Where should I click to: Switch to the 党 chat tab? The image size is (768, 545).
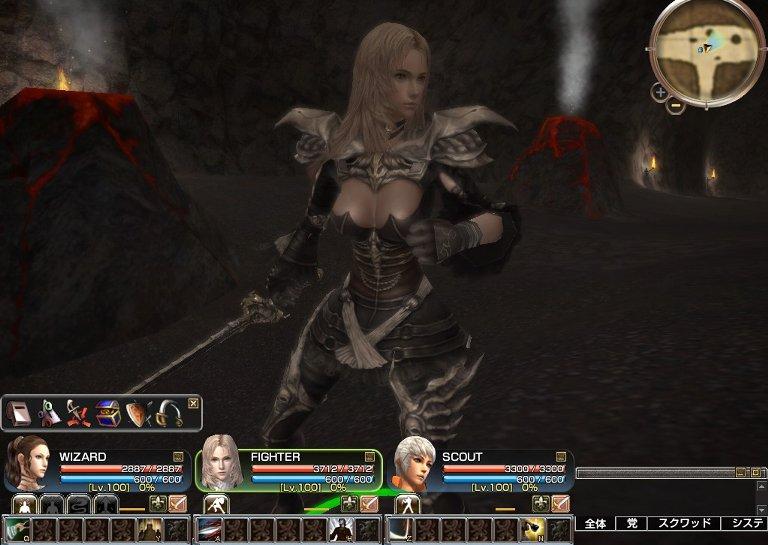click(631, 523)
